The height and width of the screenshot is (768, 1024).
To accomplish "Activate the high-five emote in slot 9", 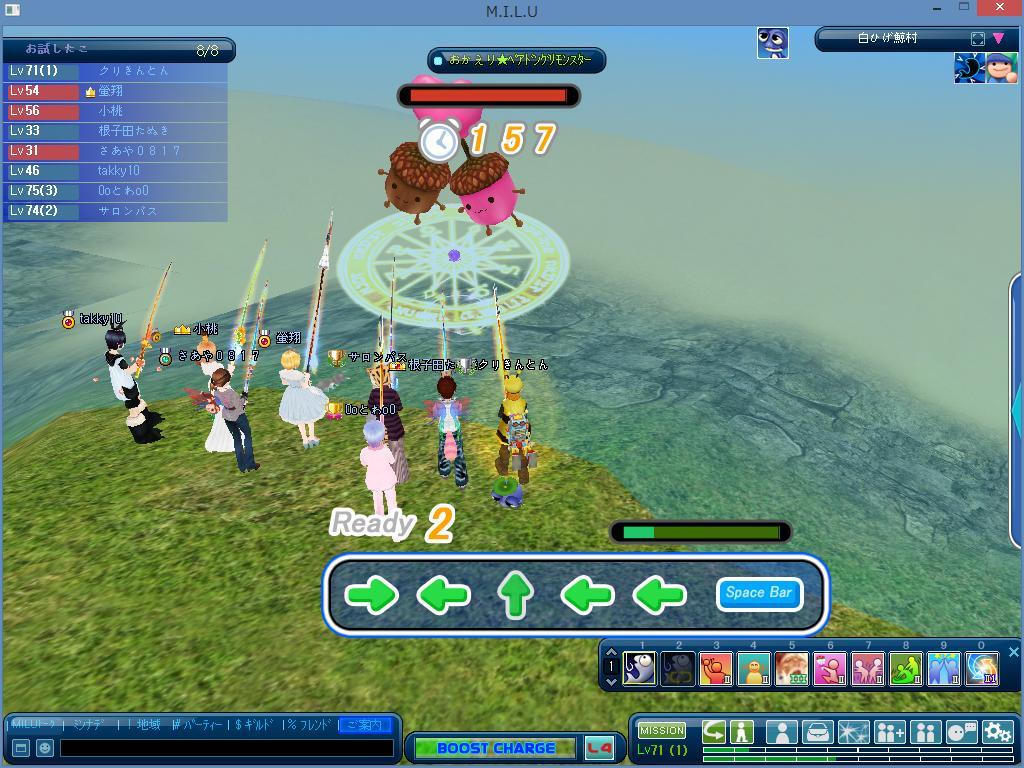I will (x=943, y=668).
